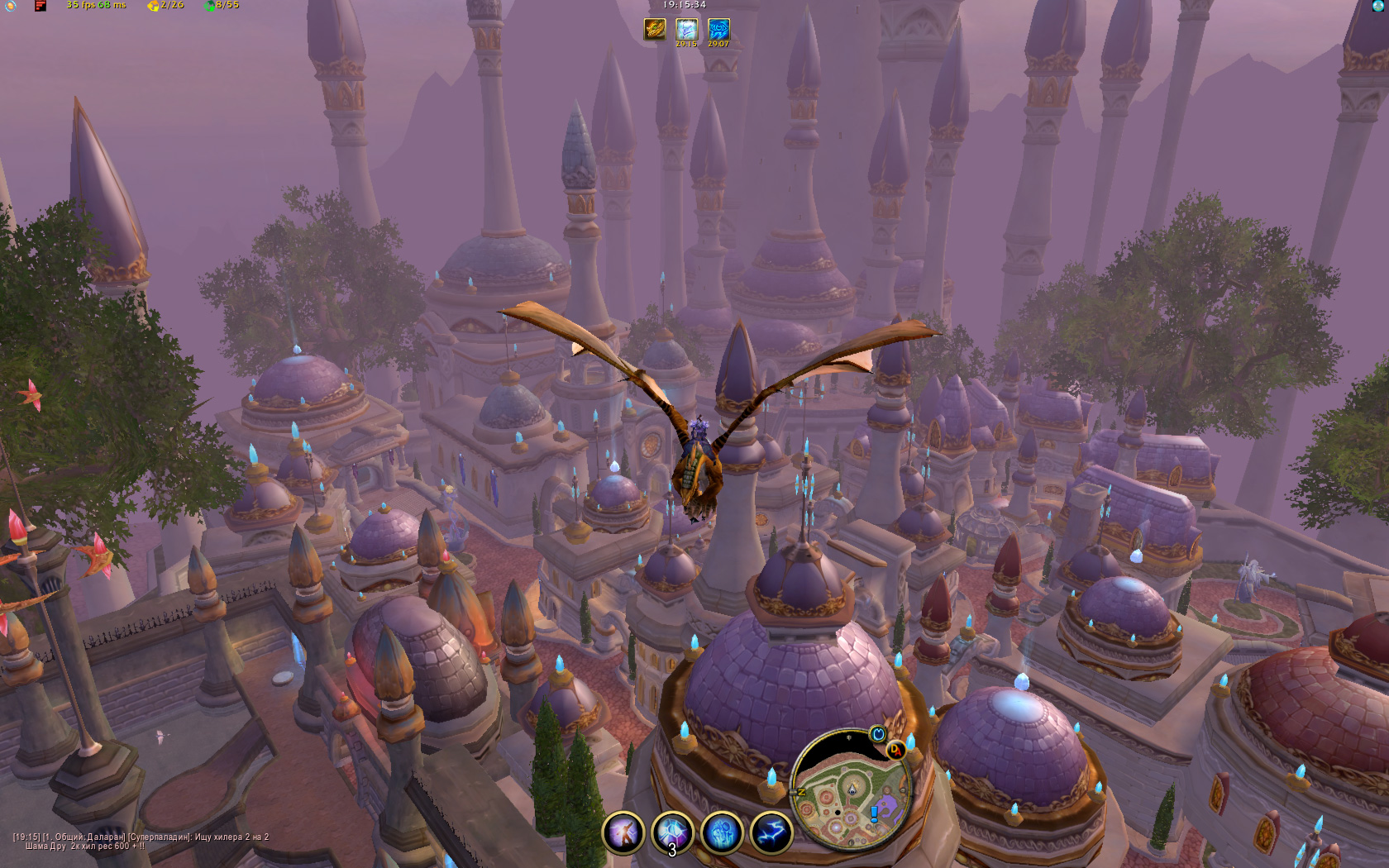Open the red bars addon icon
1389x868 pixels.
coord(40,6)
